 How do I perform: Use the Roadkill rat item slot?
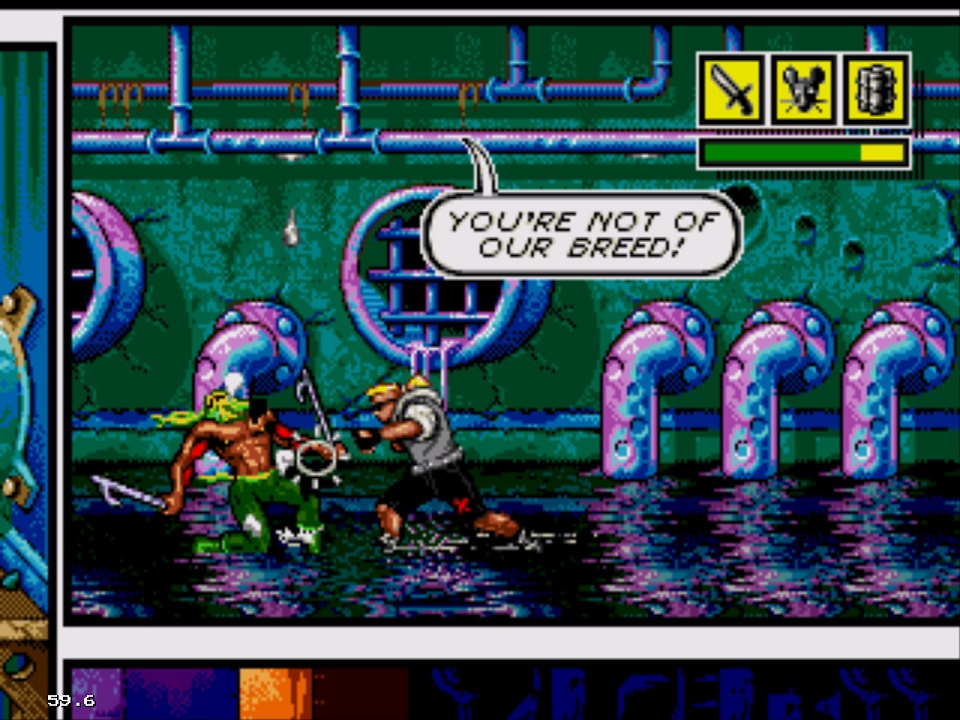click(804, 90)
